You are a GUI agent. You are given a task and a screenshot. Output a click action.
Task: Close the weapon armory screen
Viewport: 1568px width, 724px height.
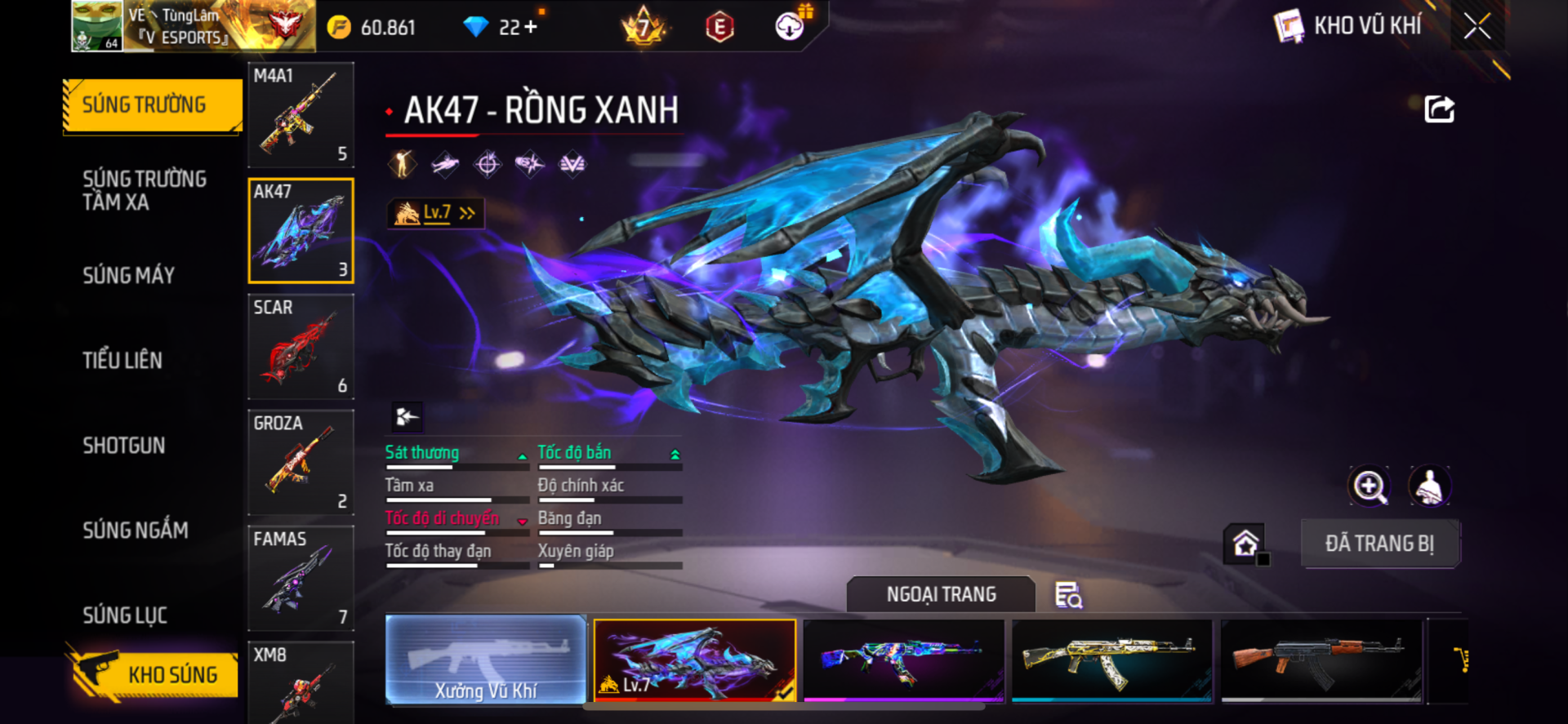(1477, 26)
